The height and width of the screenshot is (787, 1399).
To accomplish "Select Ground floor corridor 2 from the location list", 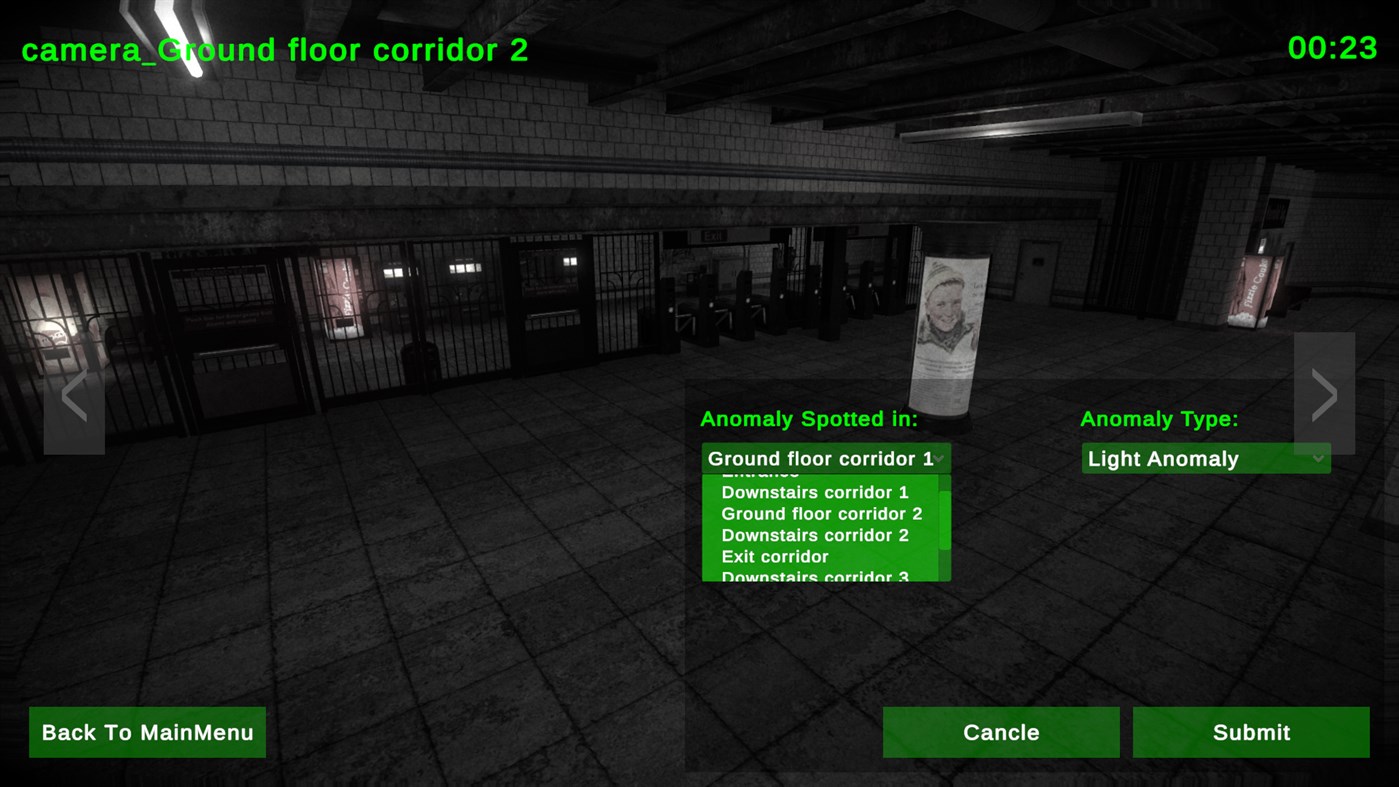I will tap(820, 513).
